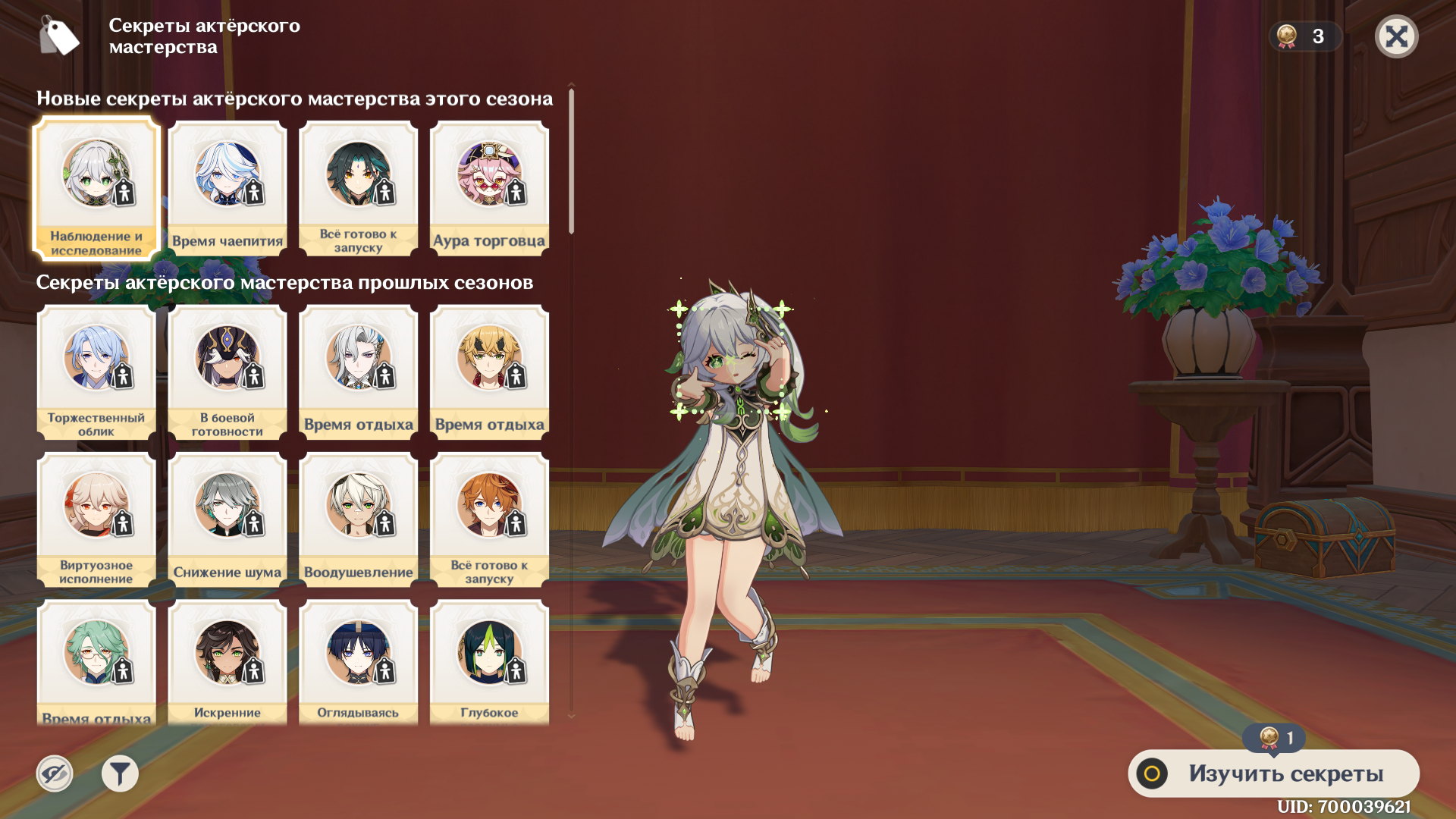Viewport: 1456px width, 819px height.
Task: Pick the Торжественный облик card
Action: point(96,372)
